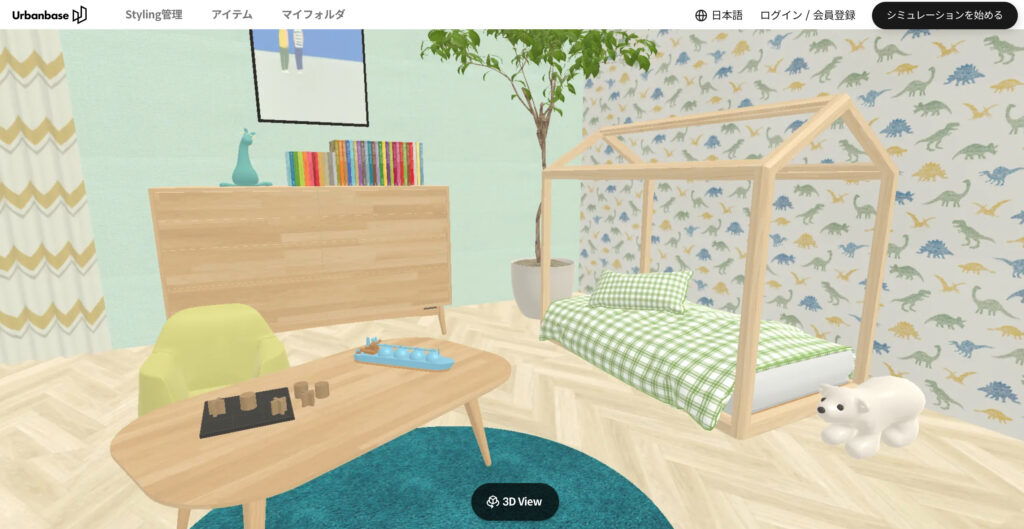Go to the アイテム section
The image size is (1024, 529).
232,15
